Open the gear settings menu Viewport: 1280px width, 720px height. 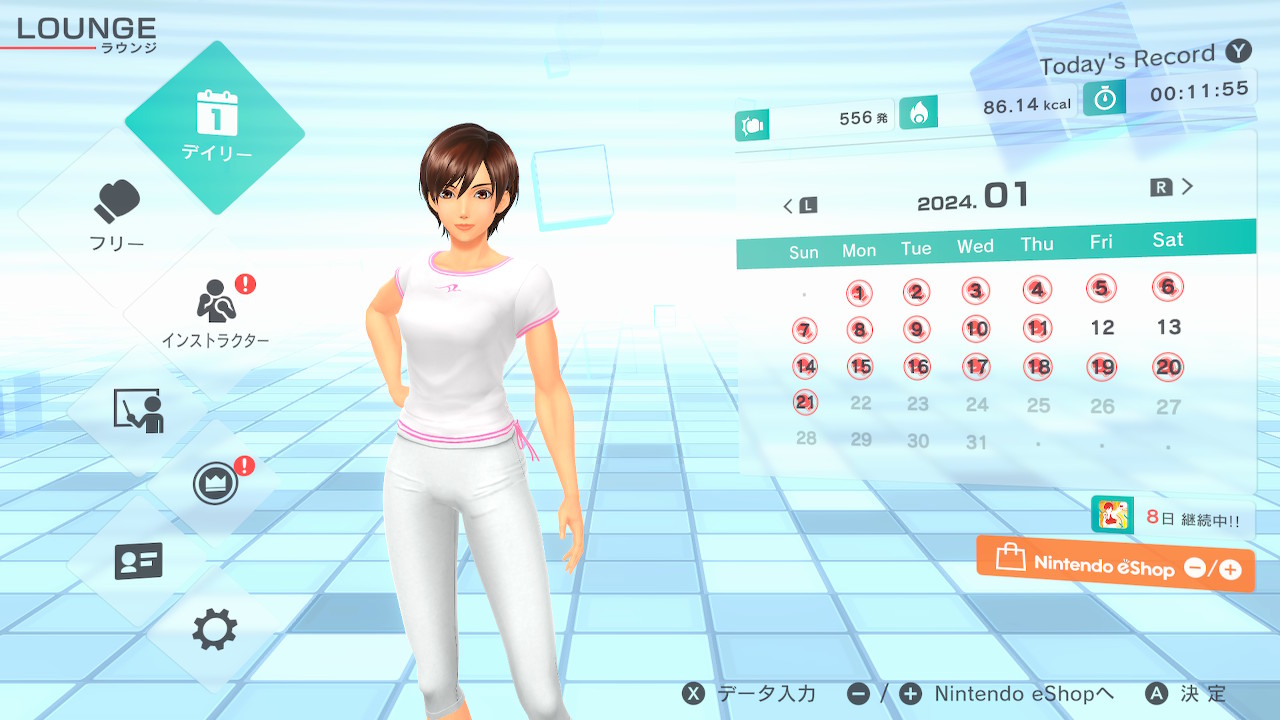(215, 630)
